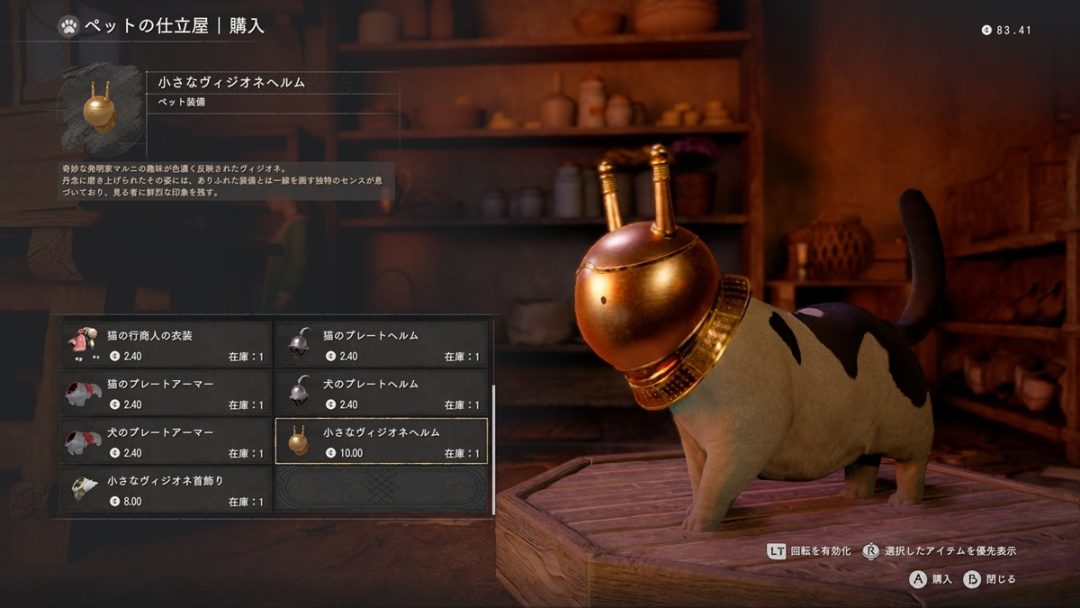Viewport: 1080px width, 608px height.
Task: Select the 猫の行商人の衣装 shop item
Action: click(166, 344)
